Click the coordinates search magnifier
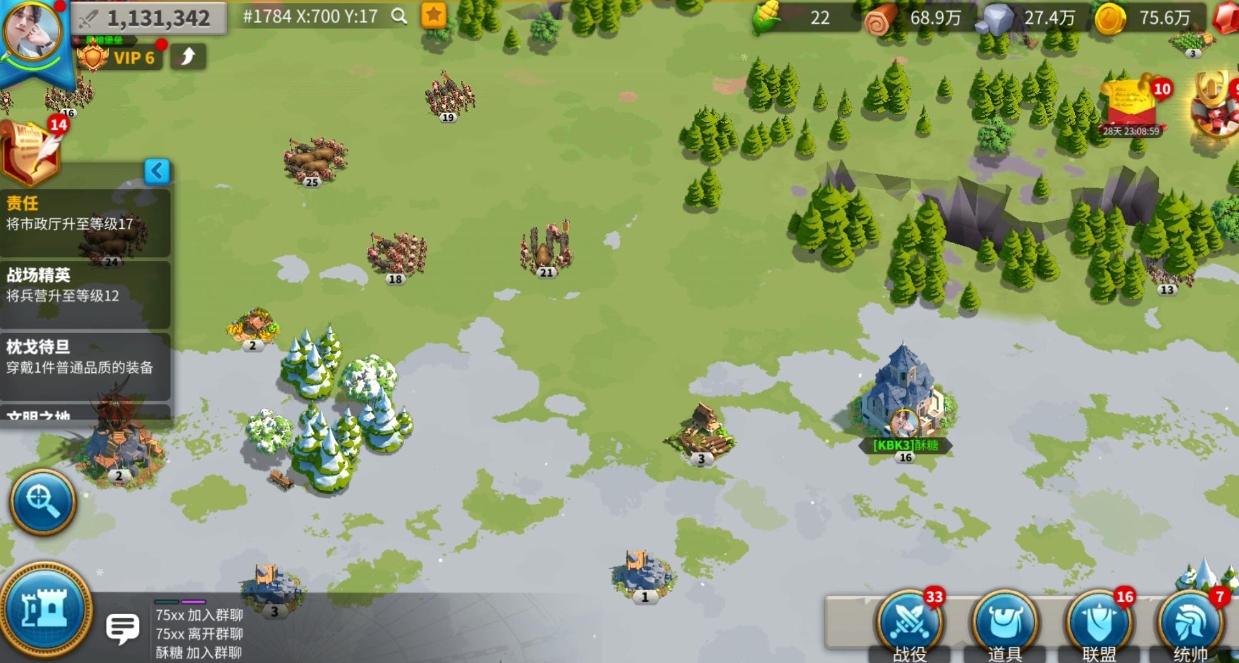This screenshot has width=1239, height=663. tap(399, 16)
